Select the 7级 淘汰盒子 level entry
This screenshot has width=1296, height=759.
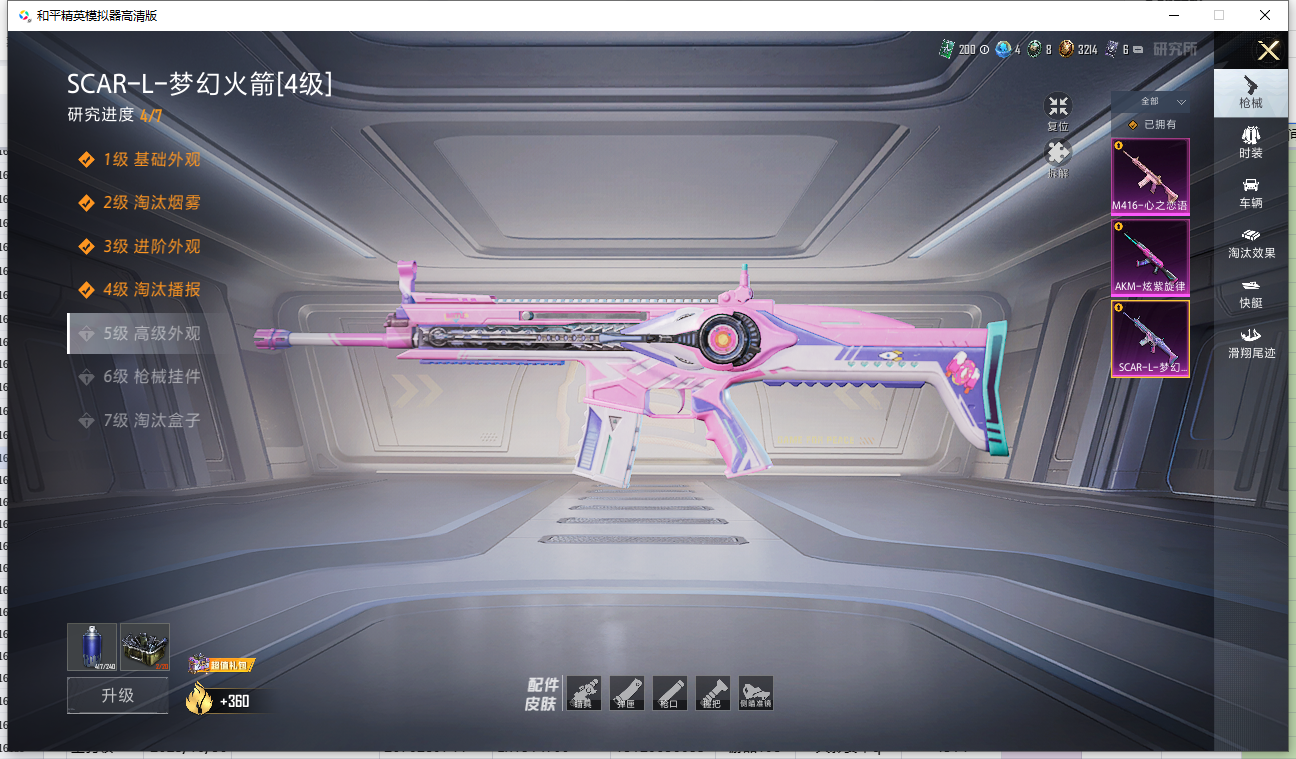[x=151, y=421]
